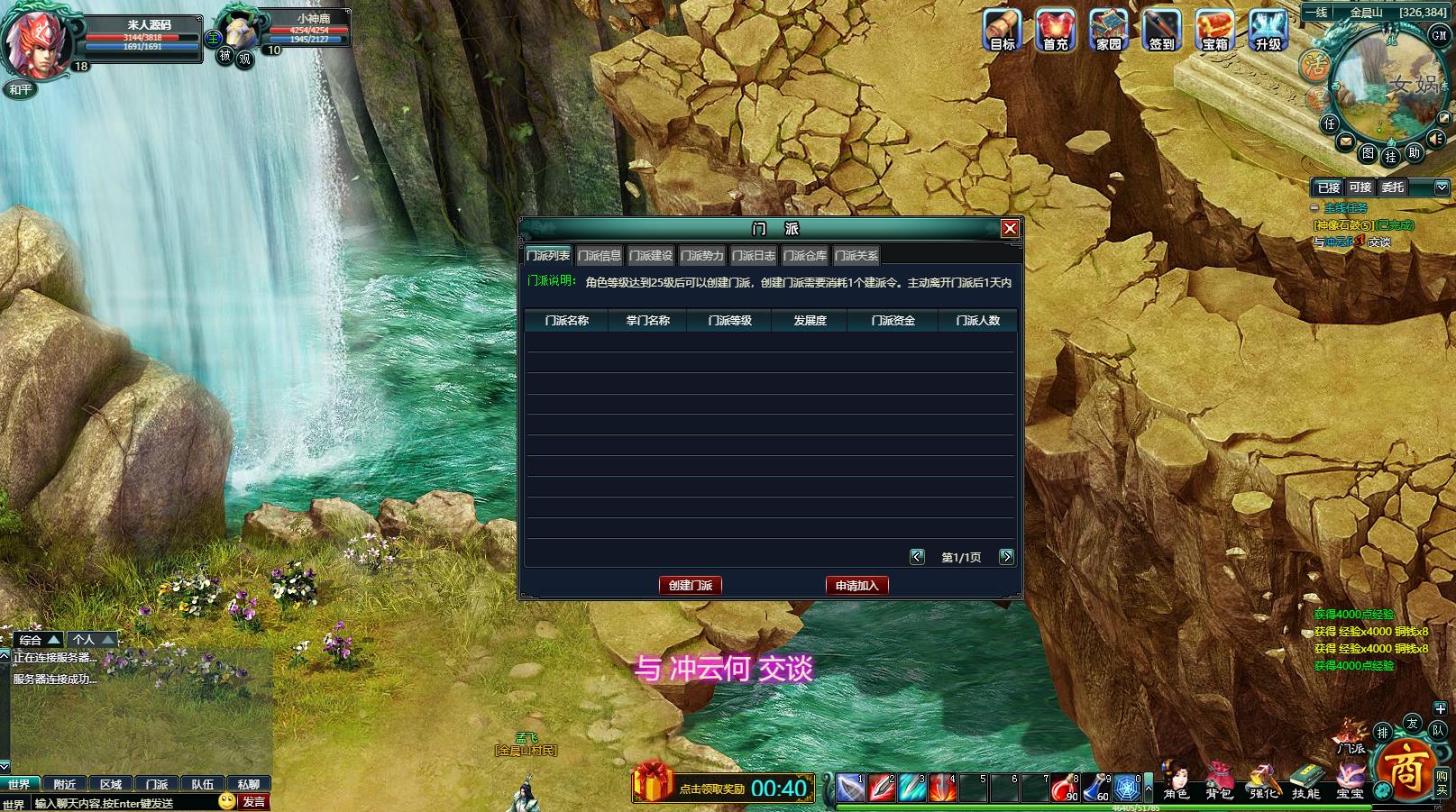
Task: Open the 门派仓库 tab
Action: [x=805, y=256]
